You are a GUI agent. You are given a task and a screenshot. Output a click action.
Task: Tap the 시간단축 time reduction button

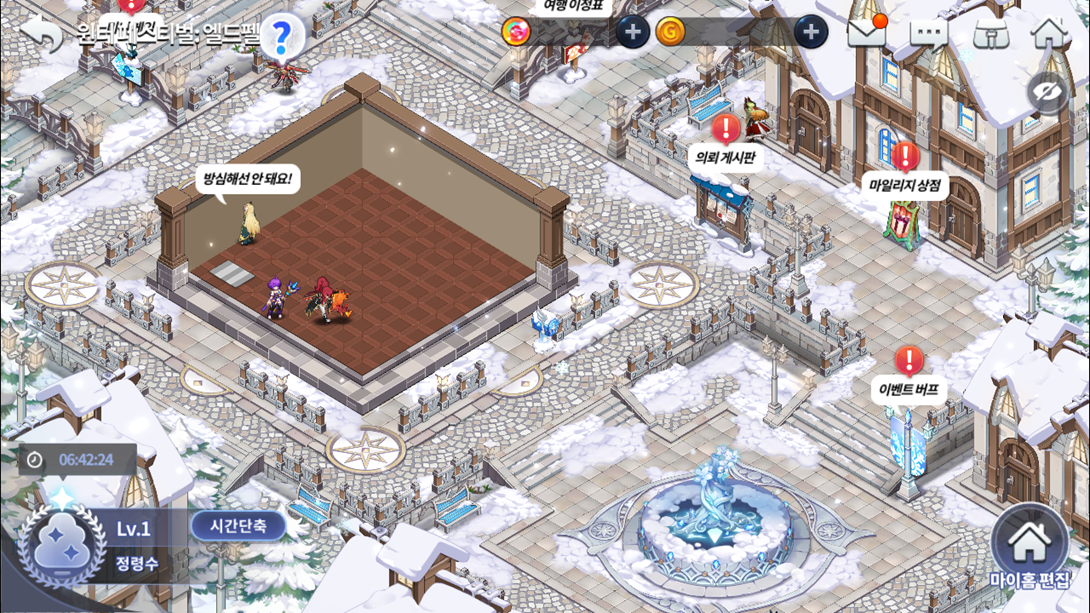tap(238, 526)
